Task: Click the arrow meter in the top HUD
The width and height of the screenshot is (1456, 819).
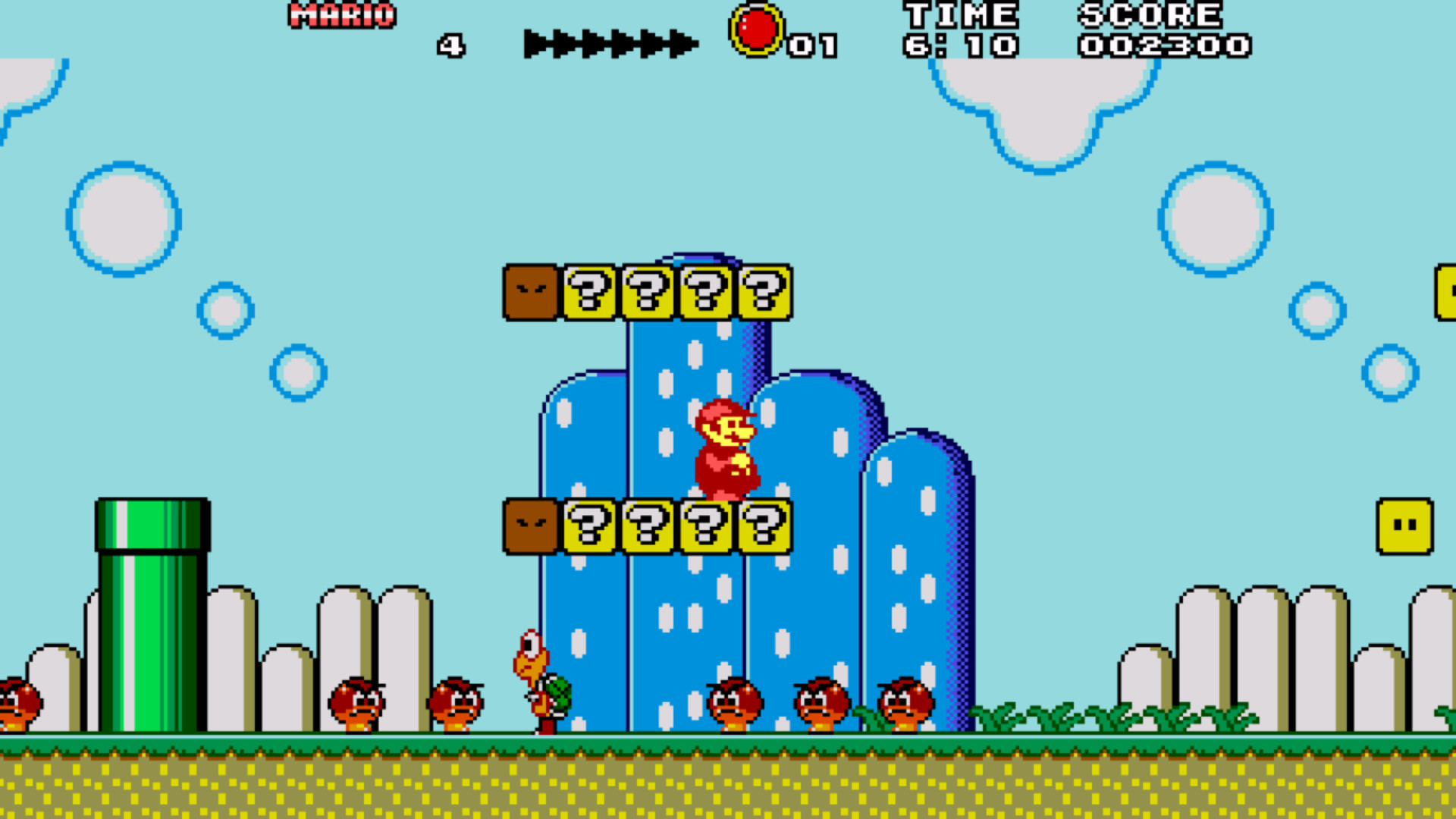Action: pyautogui.click(x=610, y=42)
